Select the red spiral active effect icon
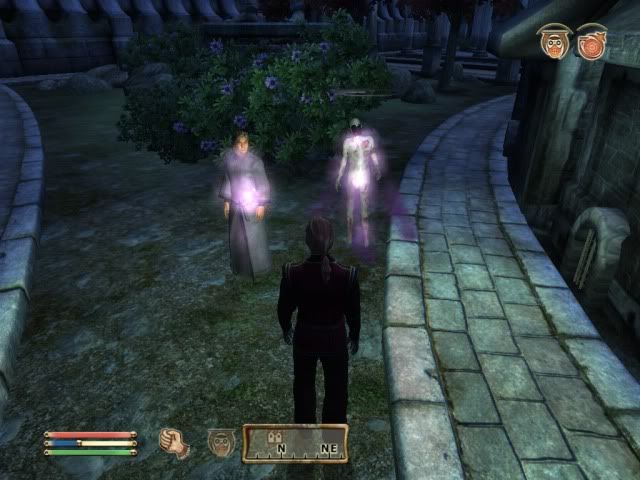The width and height of the screenshot is (640, 480). [x=591, y=42]
